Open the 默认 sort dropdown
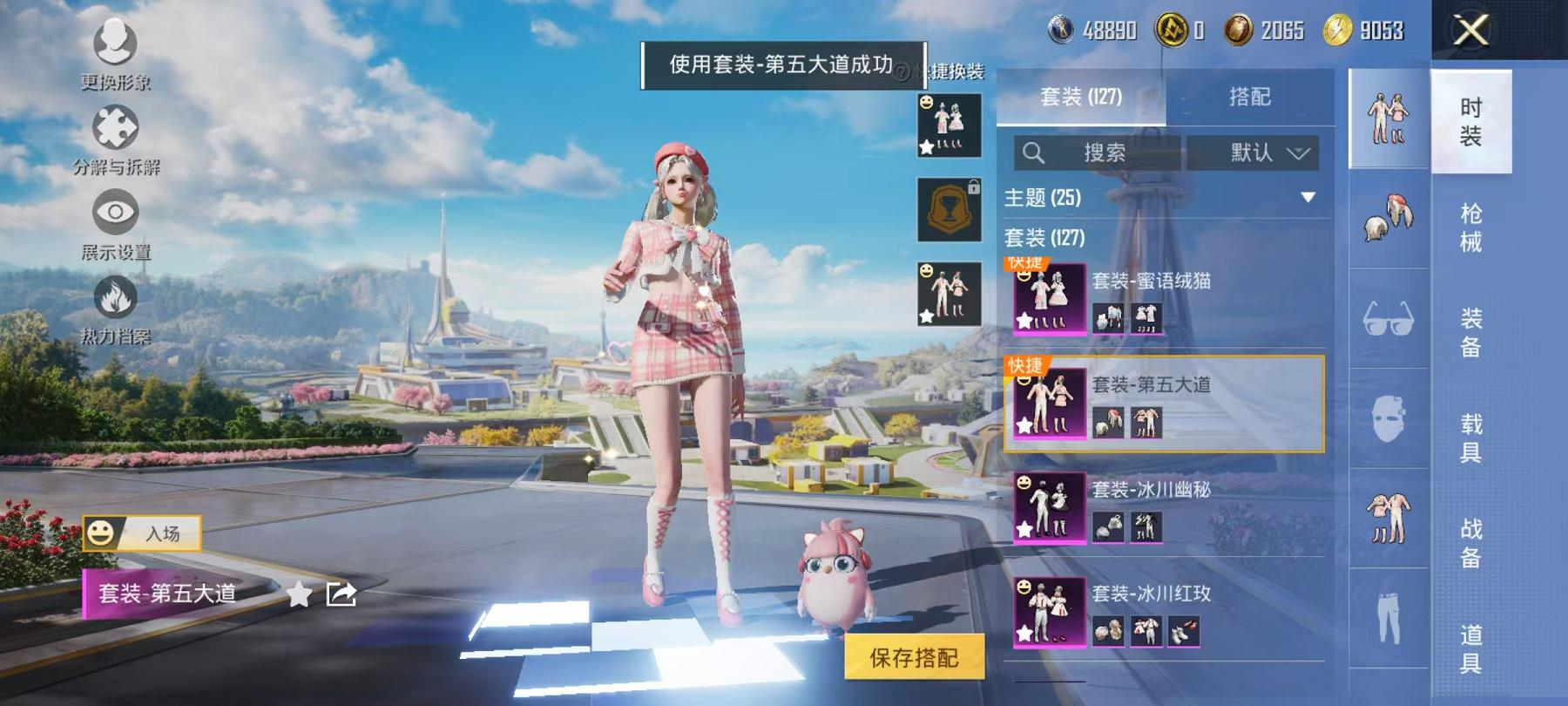 [x=1254, y=153]
